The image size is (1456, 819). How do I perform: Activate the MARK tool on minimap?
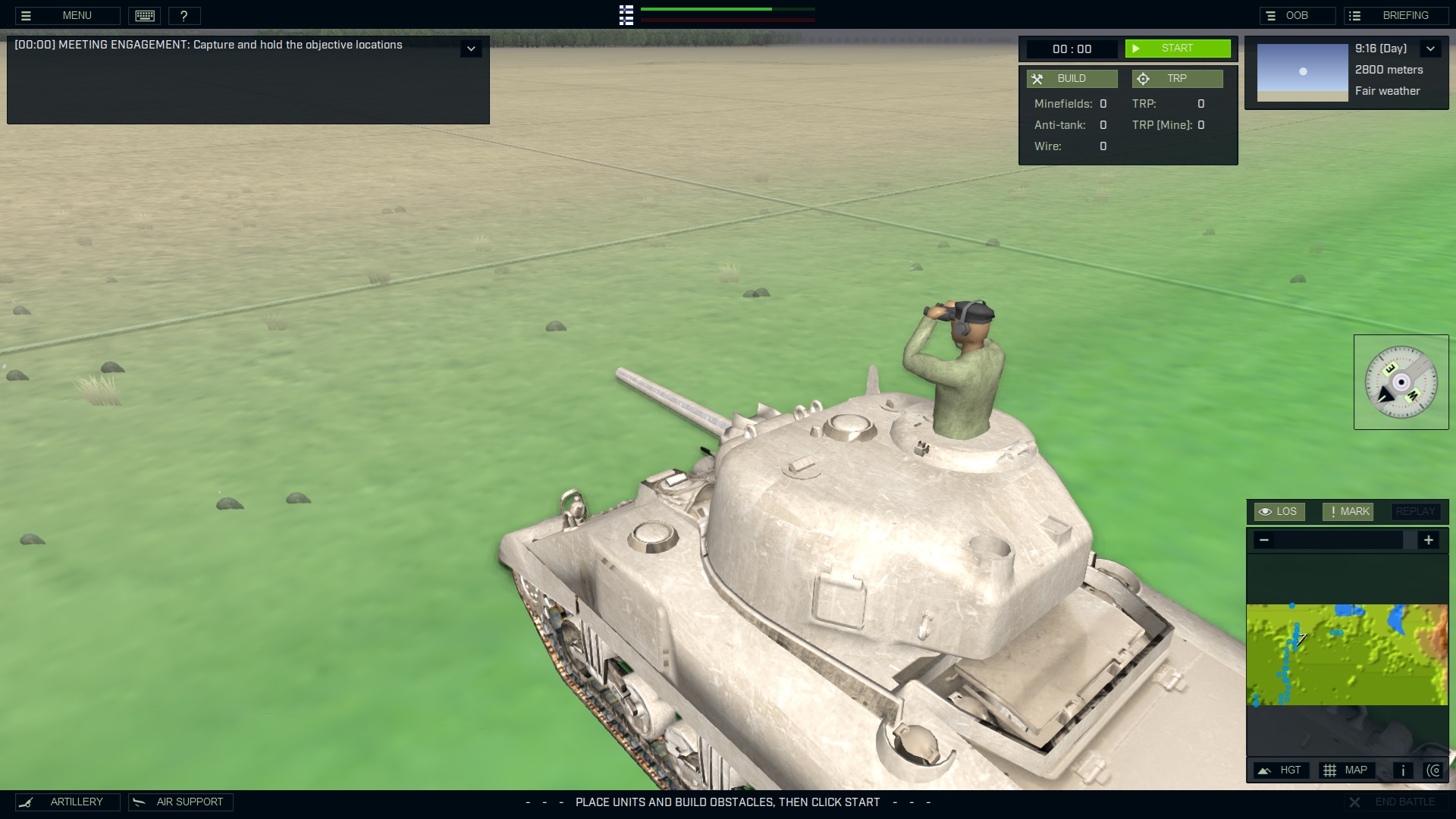click(1348, 511)
